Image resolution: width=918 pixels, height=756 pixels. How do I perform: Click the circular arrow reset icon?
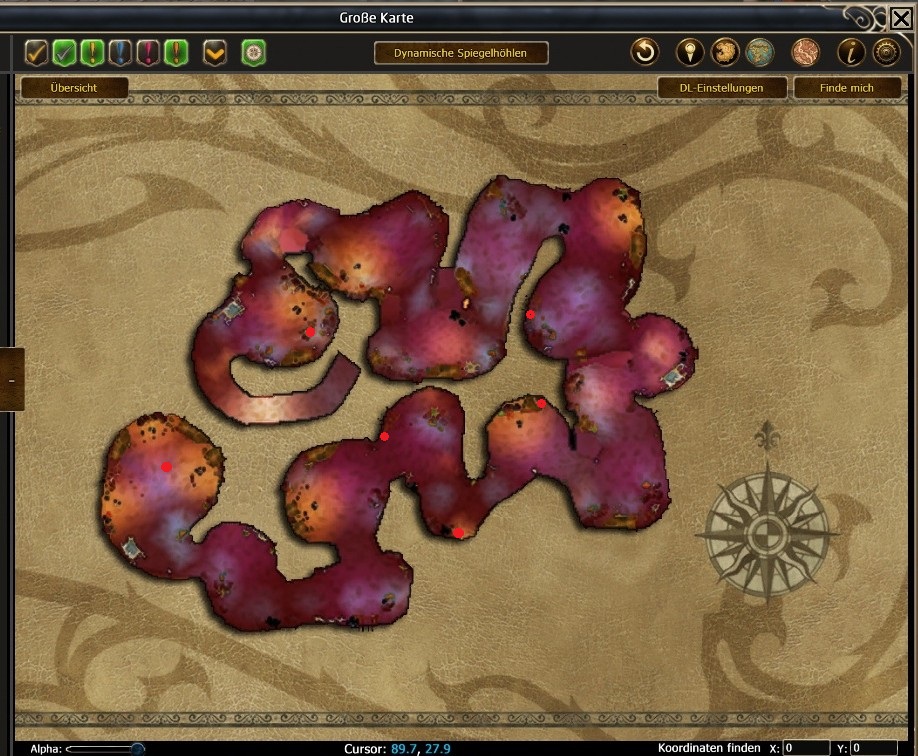point(646,52)
